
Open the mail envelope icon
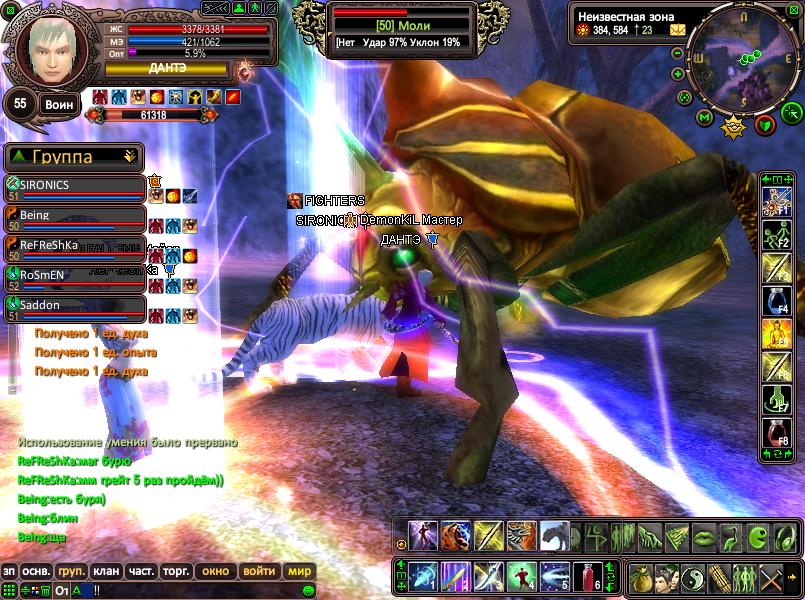[678, 30]
